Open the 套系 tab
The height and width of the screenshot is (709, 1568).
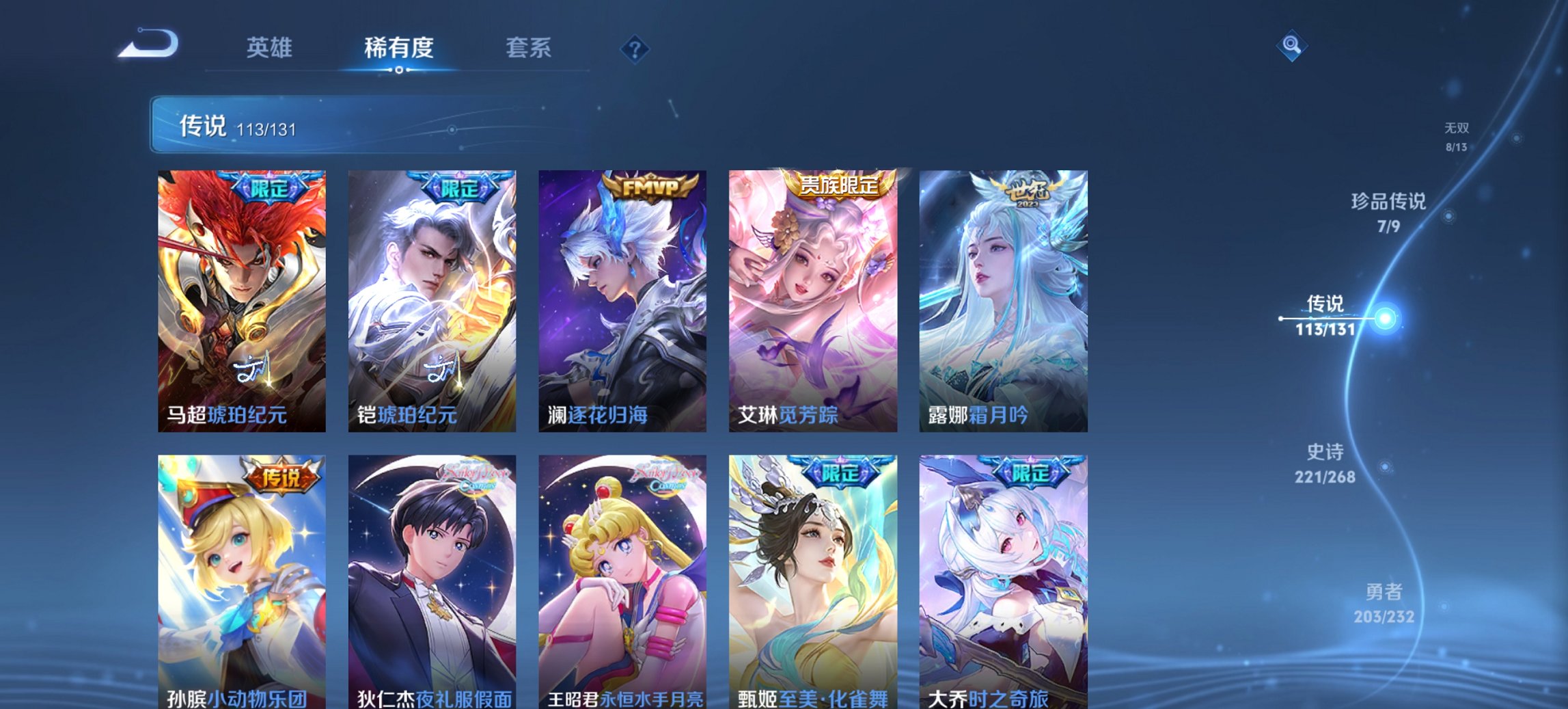click(529, 48)
